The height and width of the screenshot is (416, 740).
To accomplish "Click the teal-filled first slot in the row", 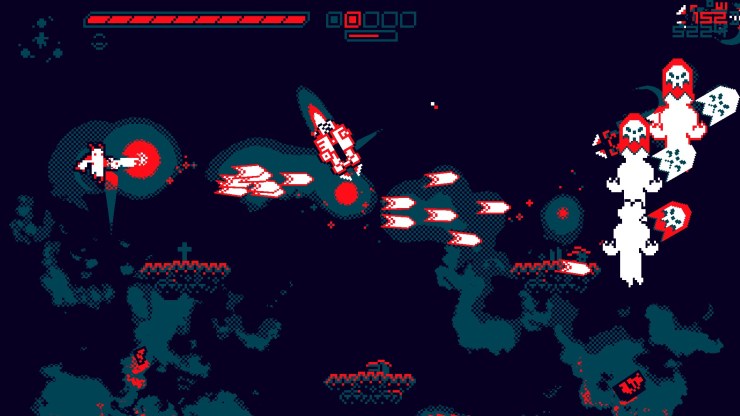I will point(334,19).
